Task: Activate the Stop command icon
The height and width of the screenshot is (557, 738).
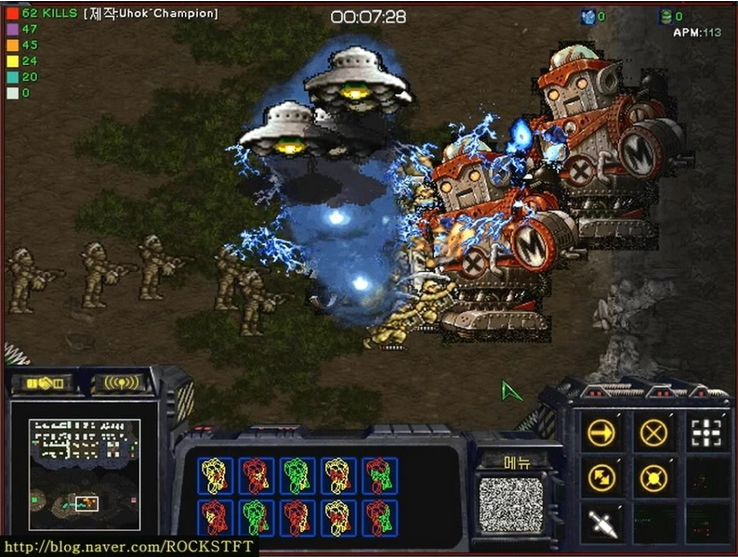Action: click(x=653, y=432)
